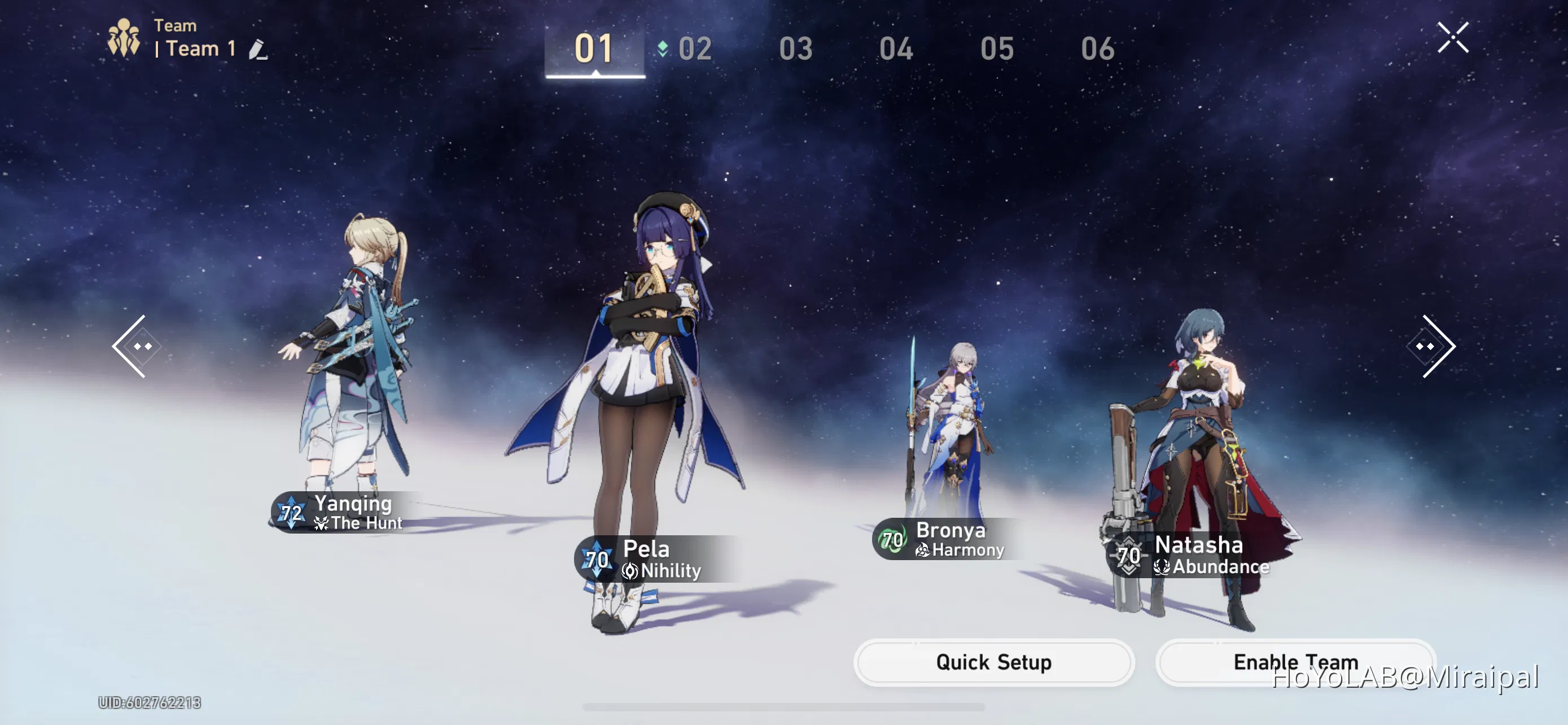Select Pela's level 70 badge marker
The width and height of the screenshot is (1568, 725).
coord(597,560)
